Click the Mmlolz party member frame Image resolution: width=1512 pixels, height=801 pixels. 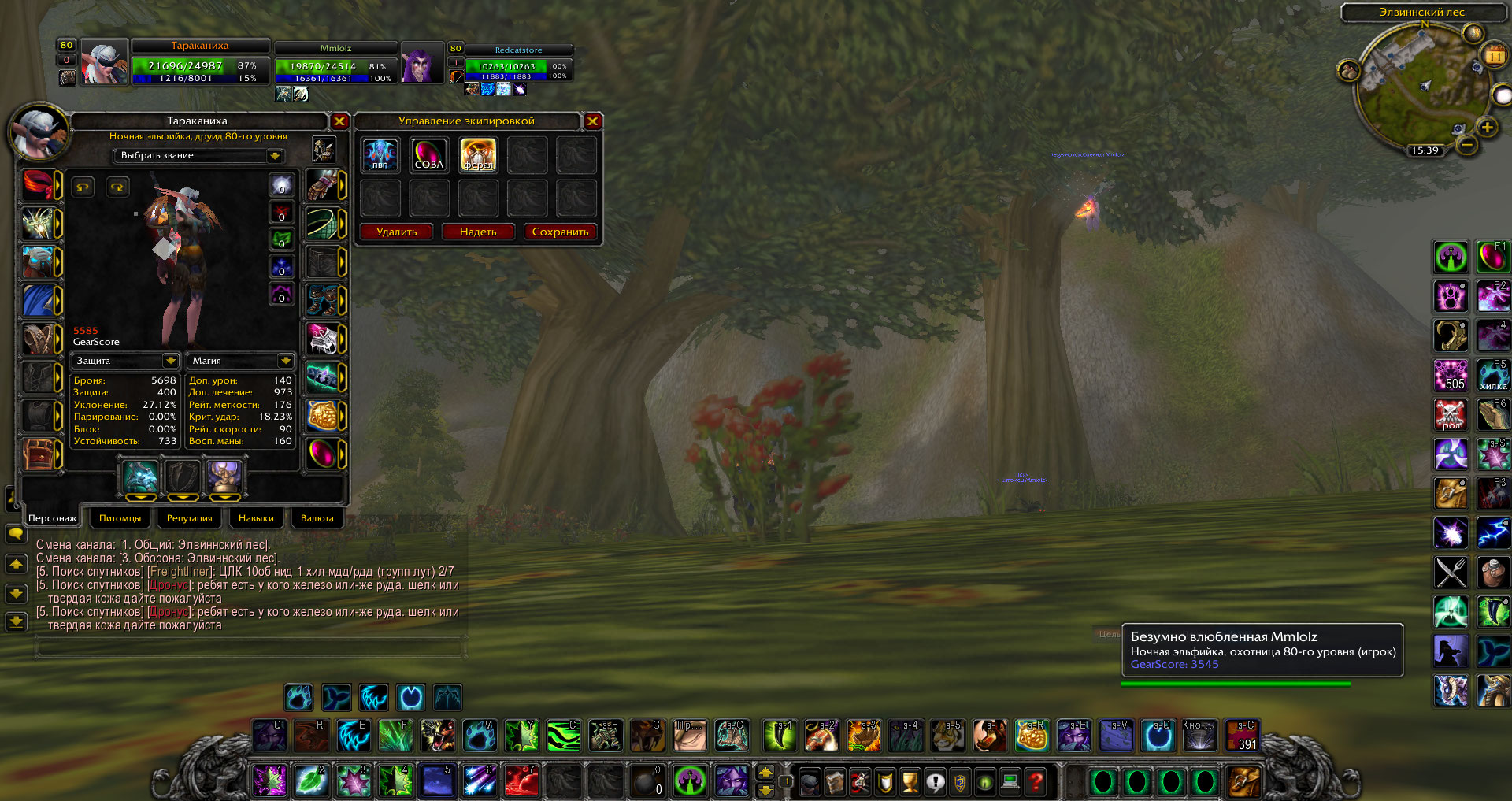(336, 63)
